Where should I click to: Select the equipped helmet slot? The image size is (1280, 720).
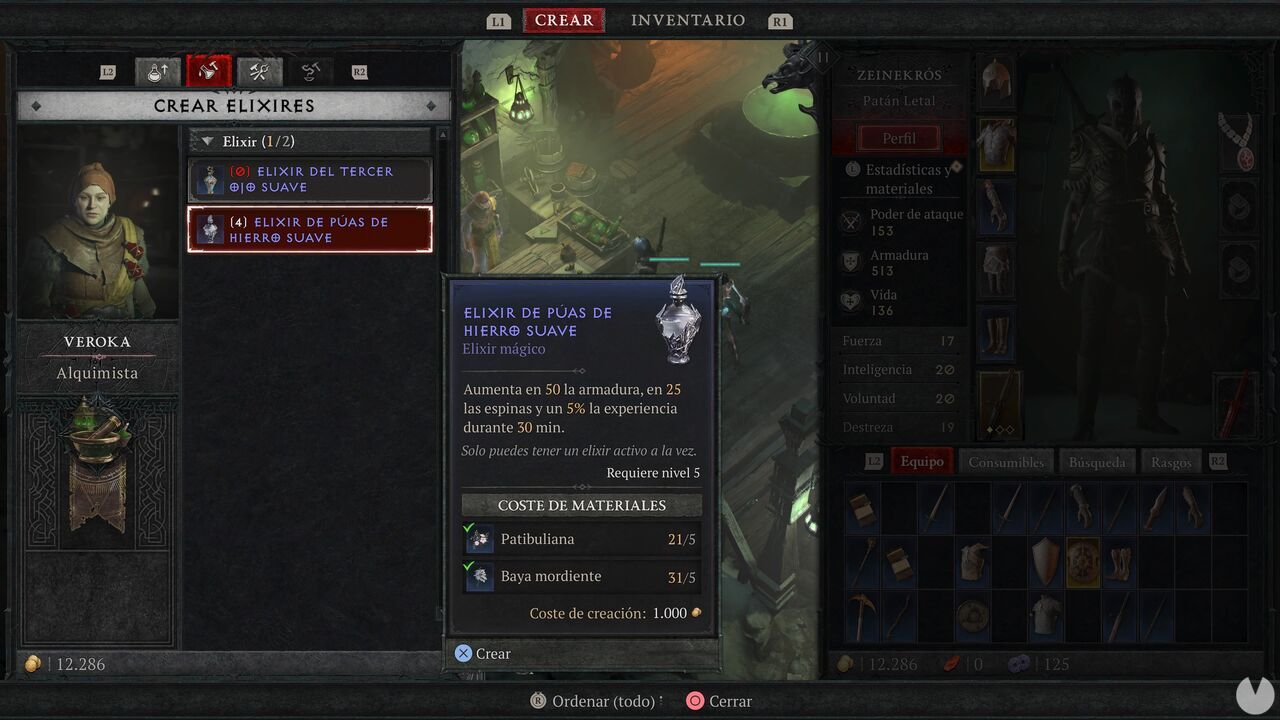click(x=996, y=80)
